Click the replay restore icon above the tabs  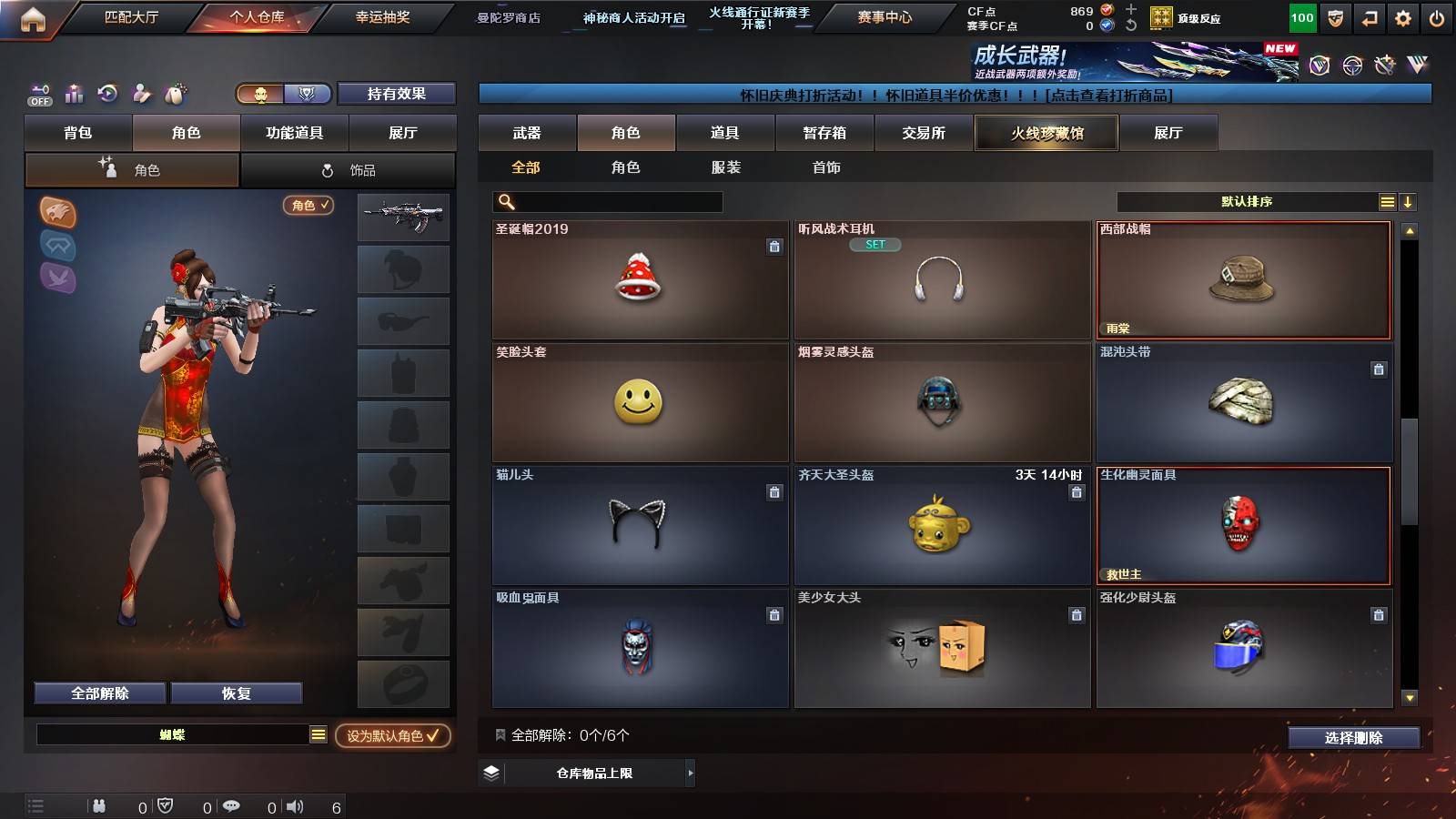tap(108, 94)
